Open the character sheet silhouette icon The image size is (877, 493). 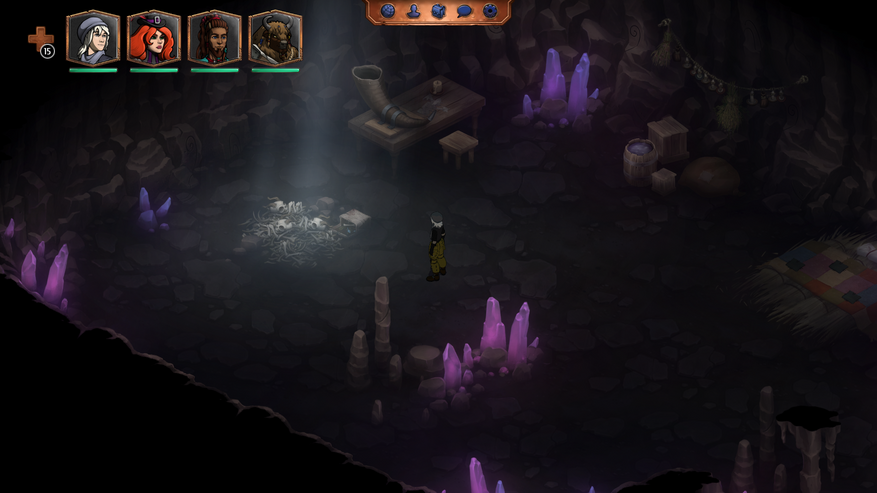pyautogui.click(x=413, y=11)
